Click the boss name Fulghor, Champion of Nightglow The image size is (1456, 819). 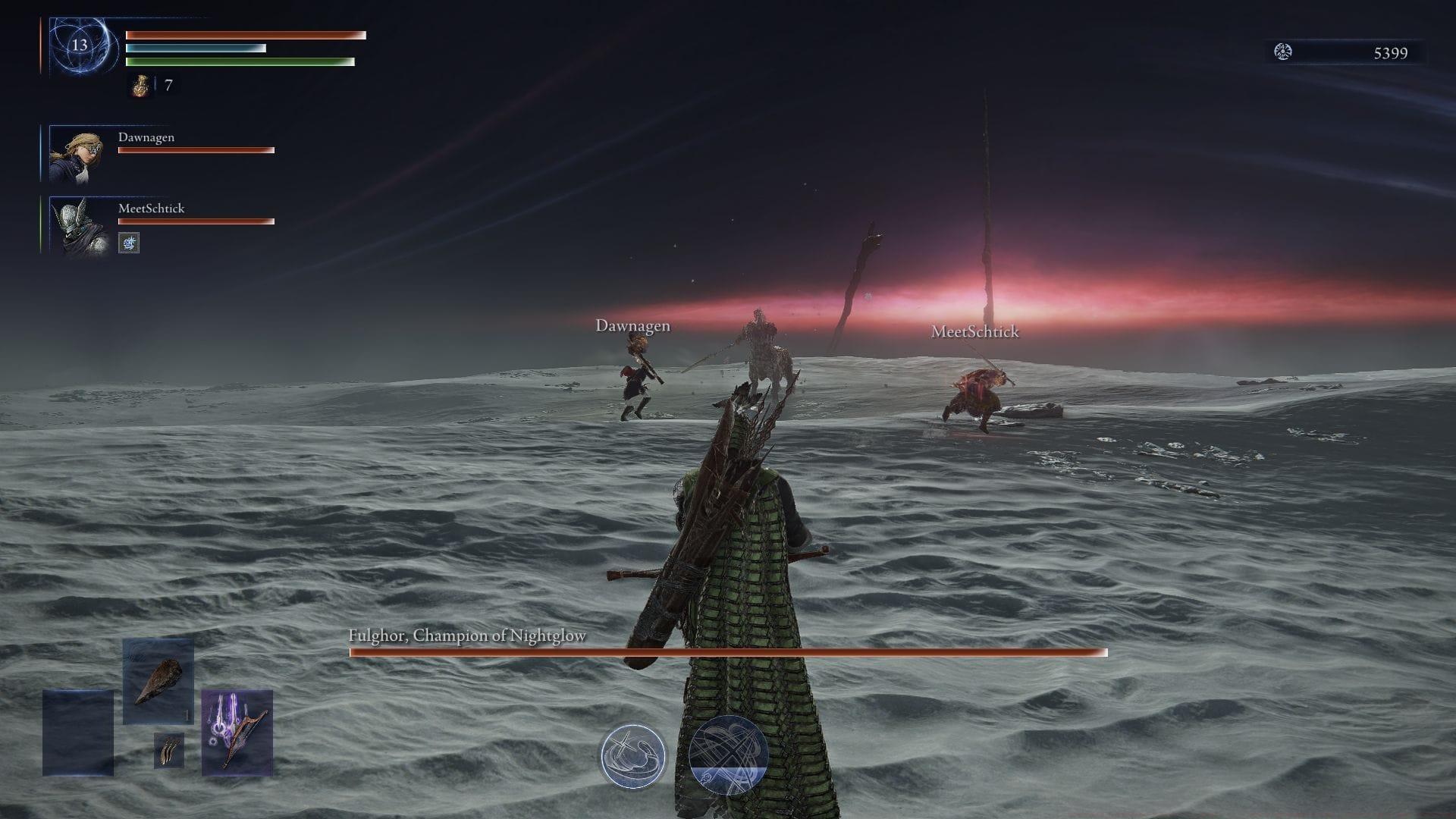pos(466,635)
